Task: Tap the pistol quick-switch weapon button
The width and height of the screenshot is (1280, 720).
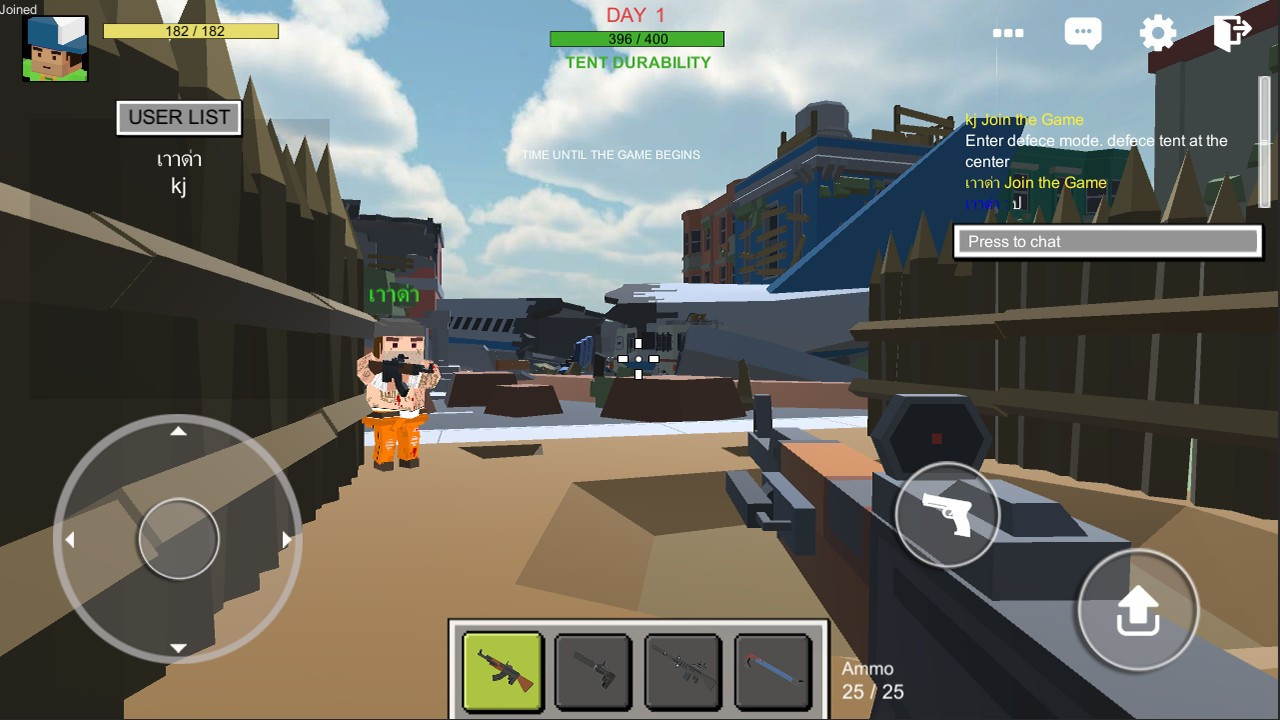Action: click(945, 515)
